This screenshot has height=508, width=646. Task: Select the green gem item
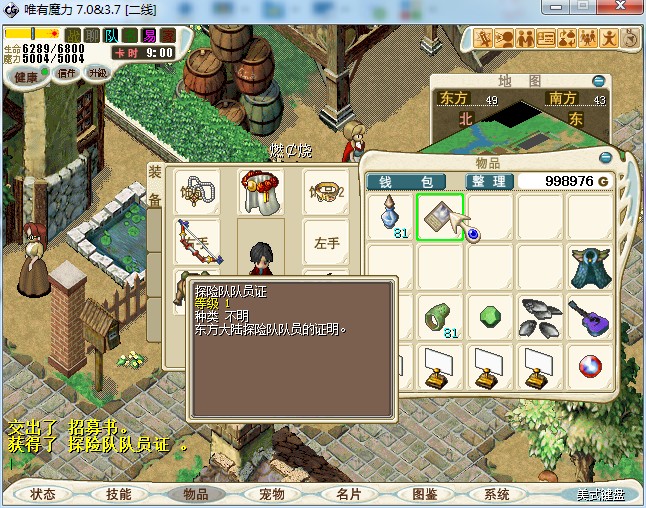(490, 316)
